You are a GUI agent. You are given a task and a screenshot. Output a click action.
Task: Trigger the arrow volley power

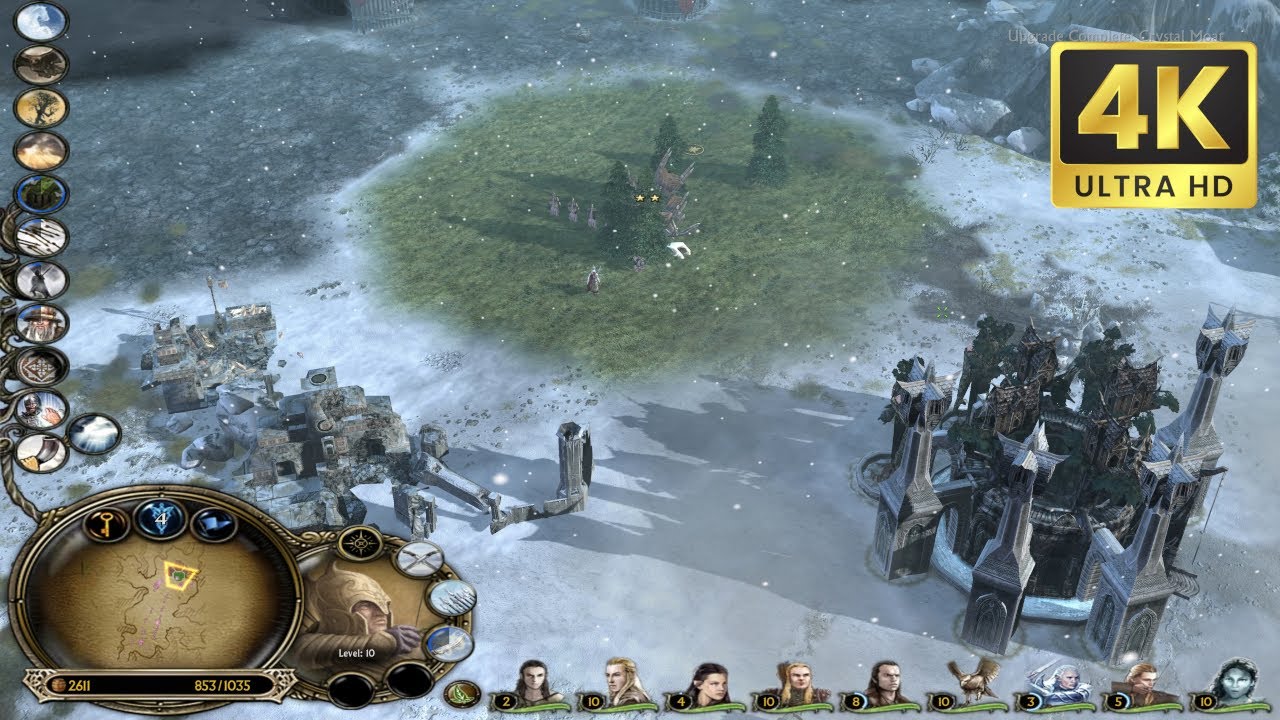point(41,237)
